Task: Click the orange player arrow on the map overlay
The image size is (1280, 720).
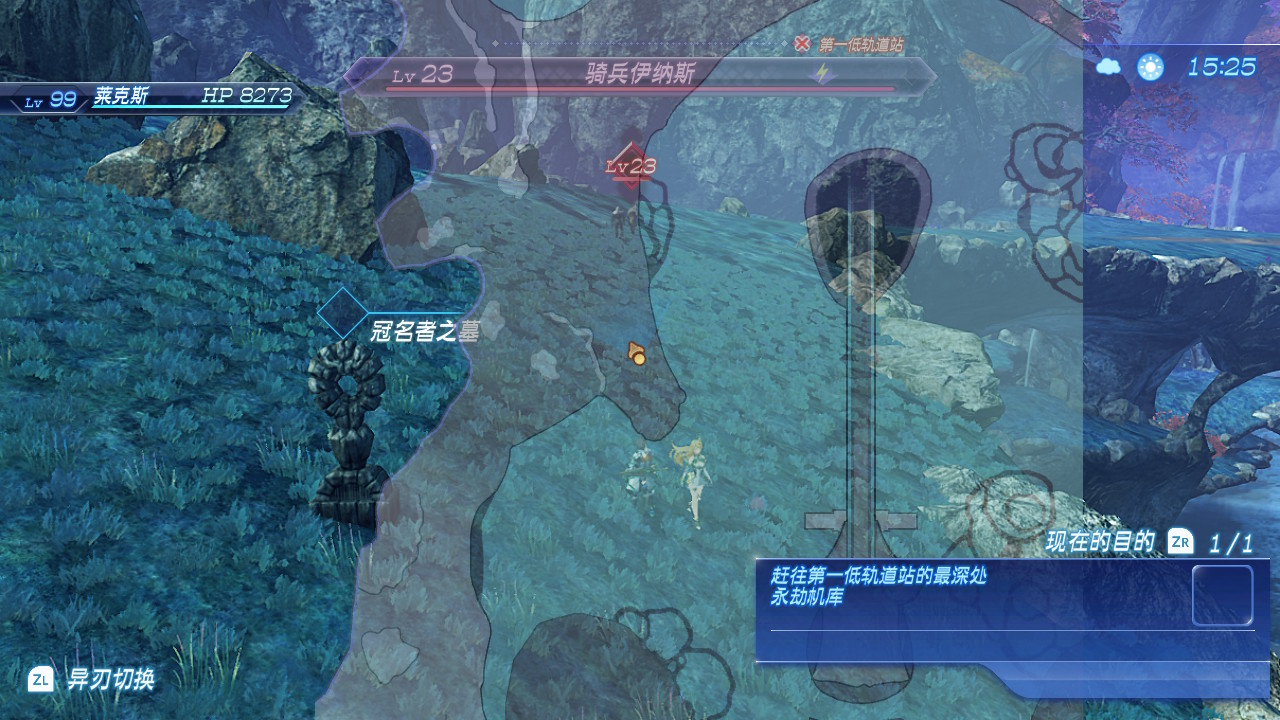Action: [x=635, y=352]
